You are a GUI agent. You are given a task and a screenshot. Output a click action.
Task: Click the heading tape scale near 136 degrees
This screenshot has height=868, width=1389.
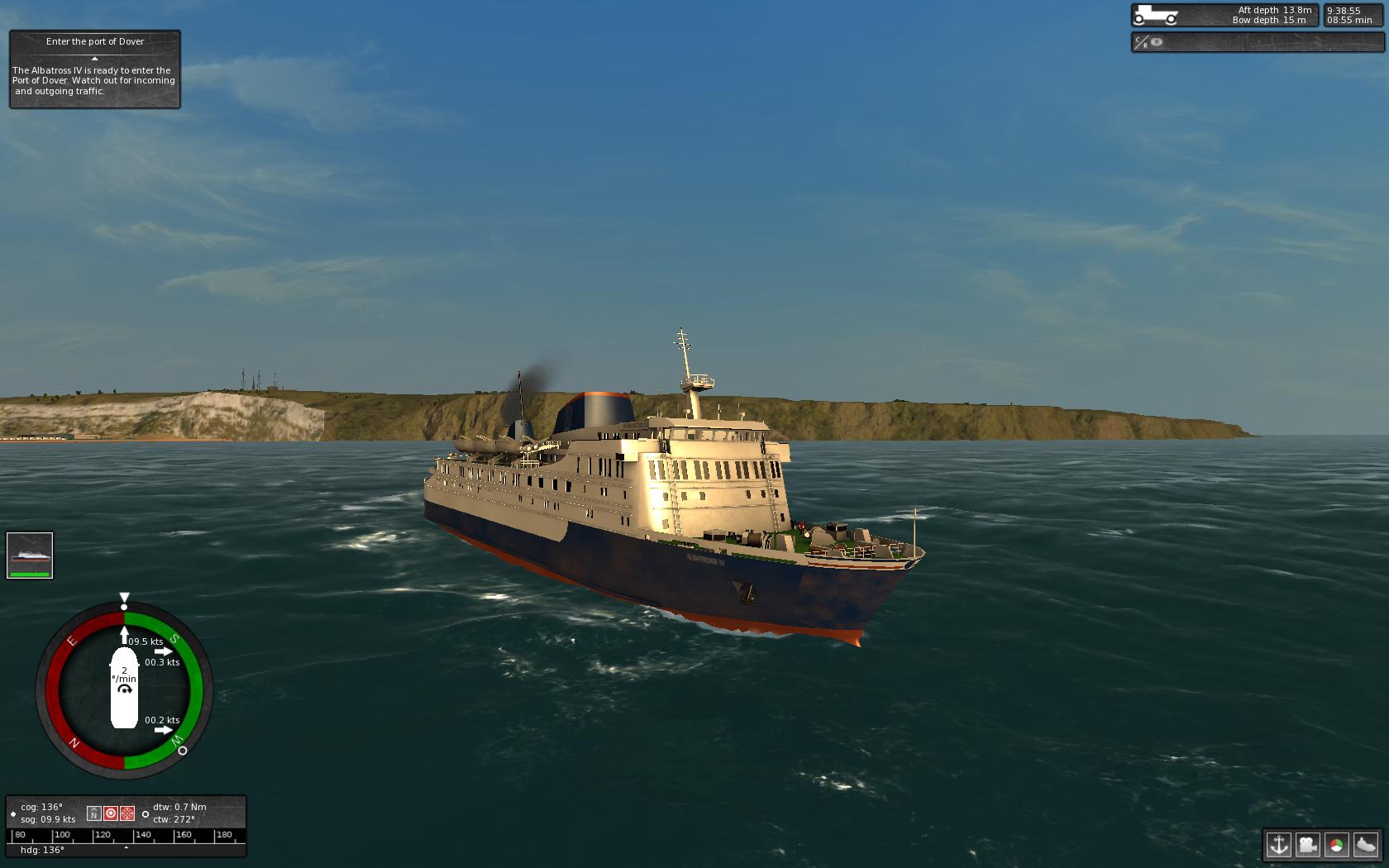click(126, 835)
